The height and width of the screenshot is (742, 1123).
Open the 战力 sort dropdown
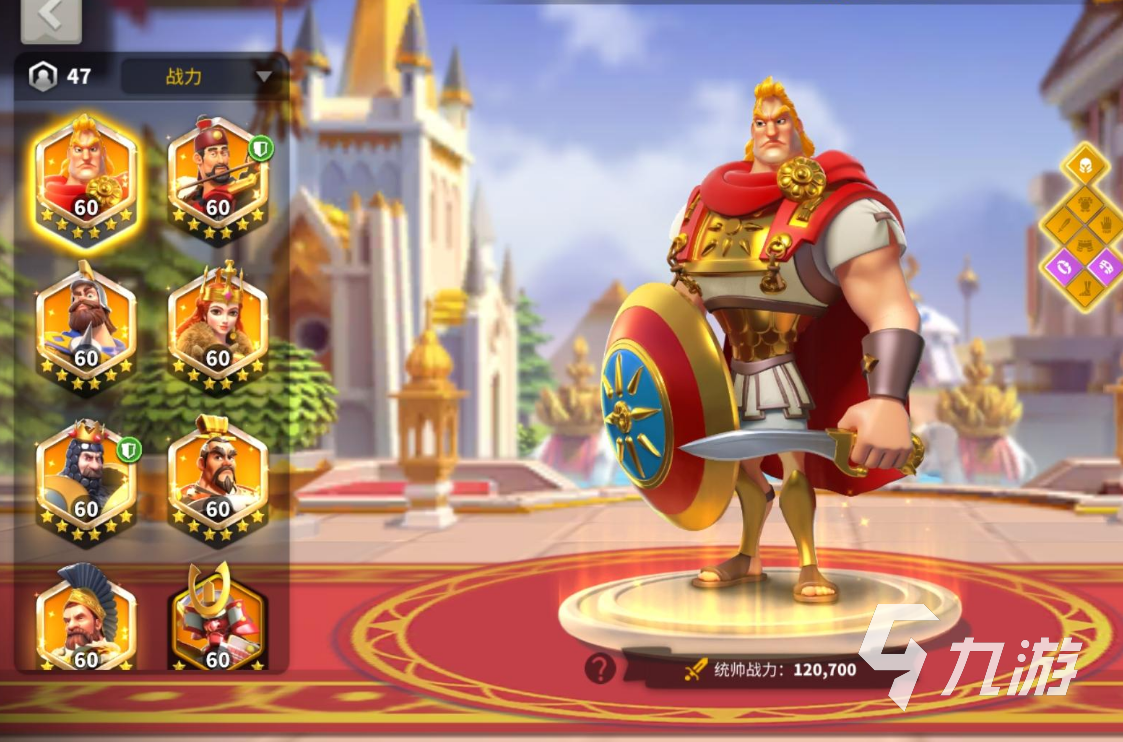(x=198, y=76)
